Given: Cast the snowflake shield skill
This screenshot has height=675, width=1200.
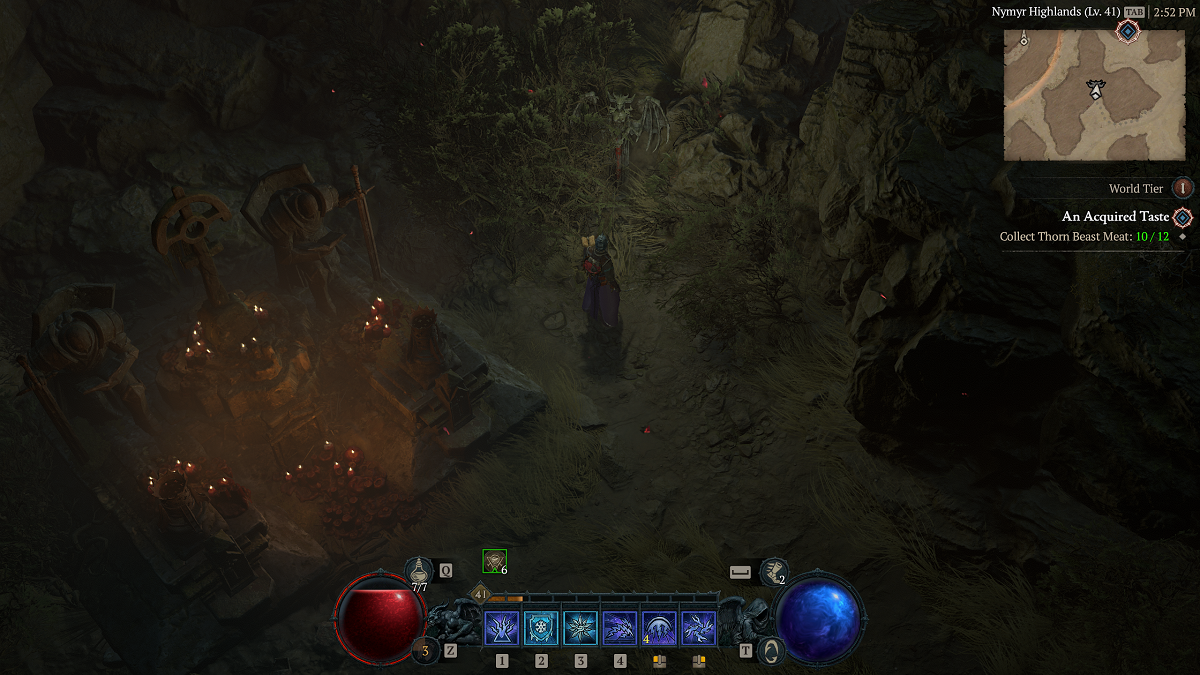Looking at the screenshot, I should 541,629.
